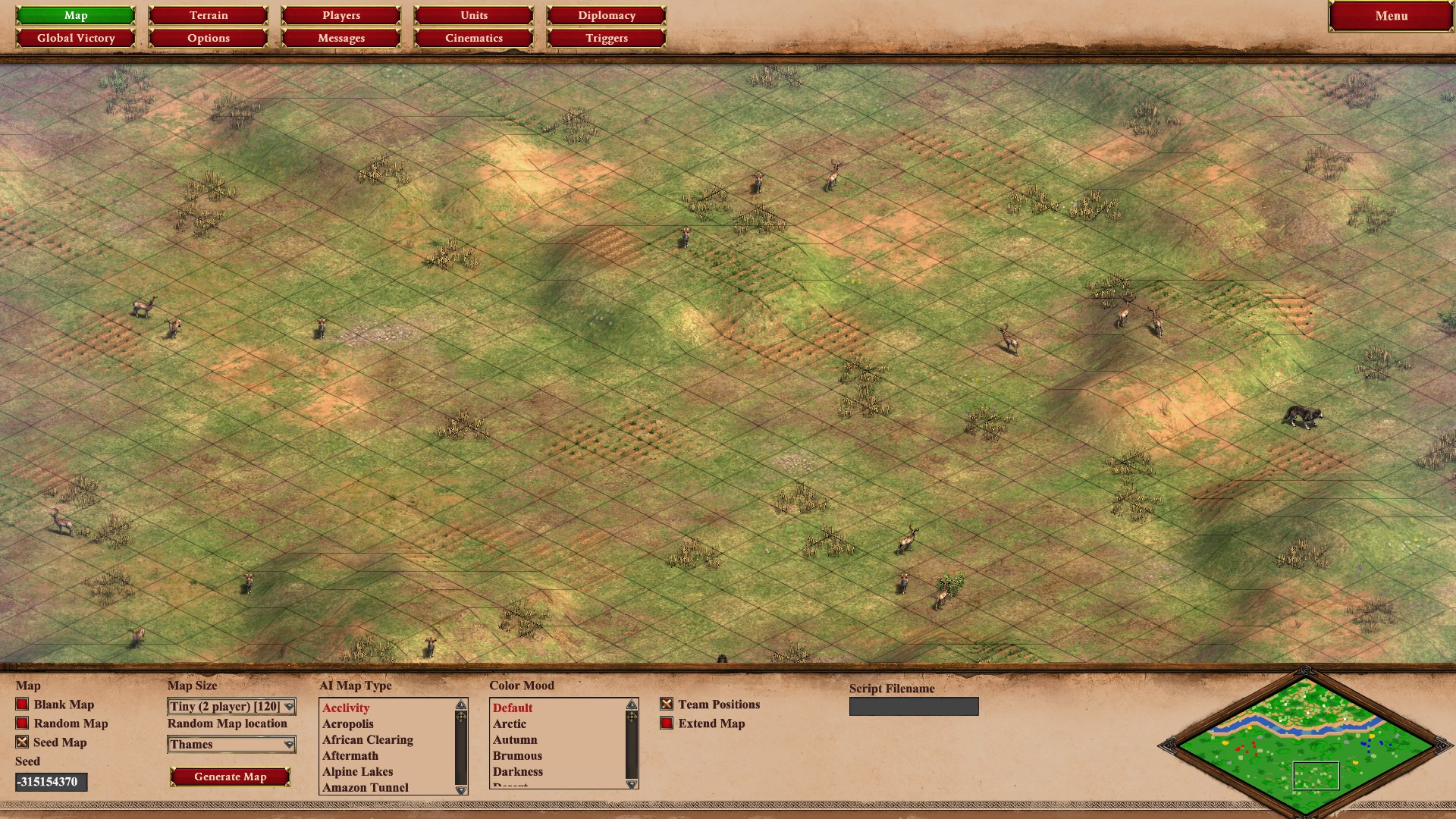The image size is (1456, 819).
Task: Enable the Extend Map checkbox
Action: coord(667,723)
